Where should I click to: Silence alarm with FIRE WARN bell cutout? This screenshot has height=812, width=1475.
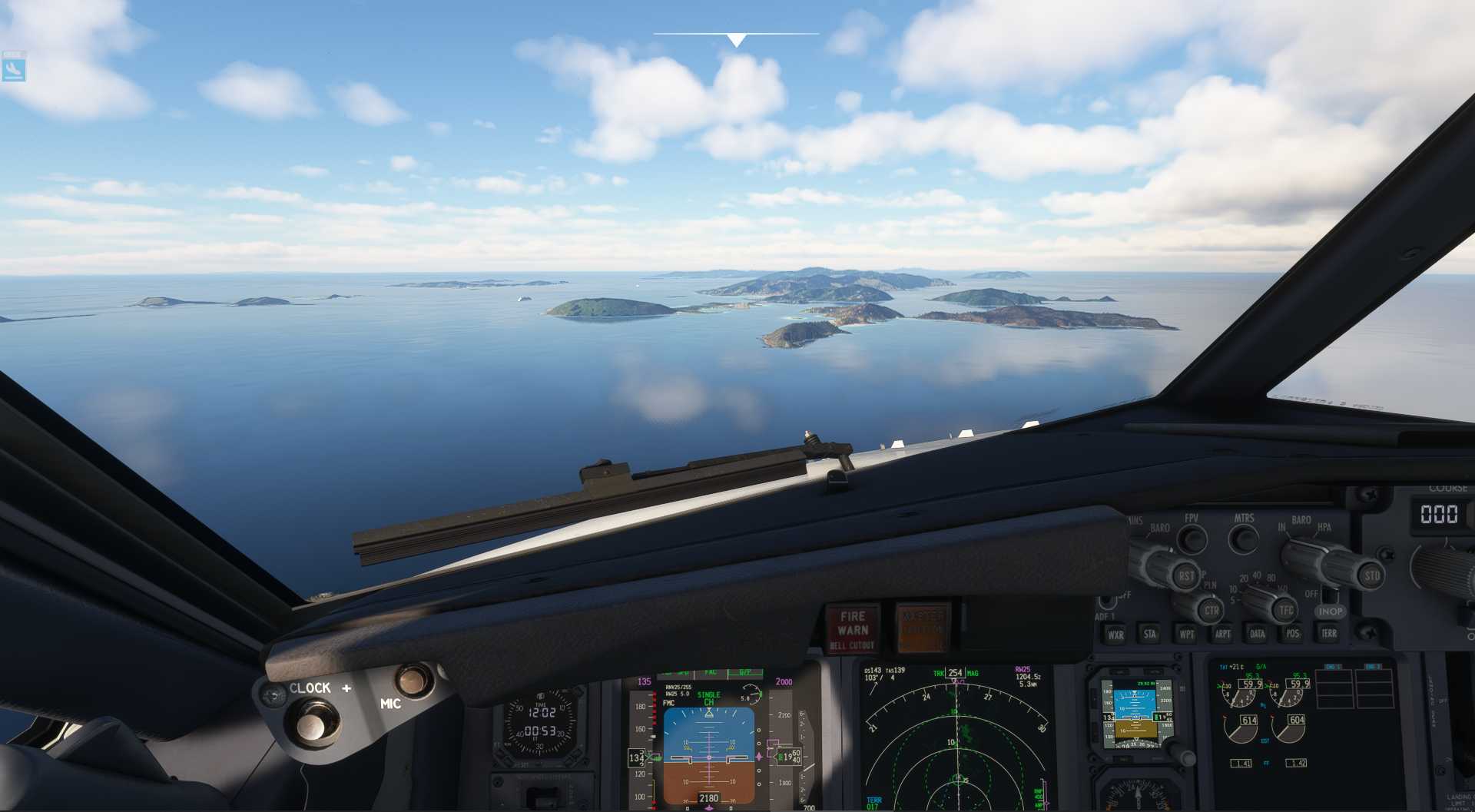852,630
